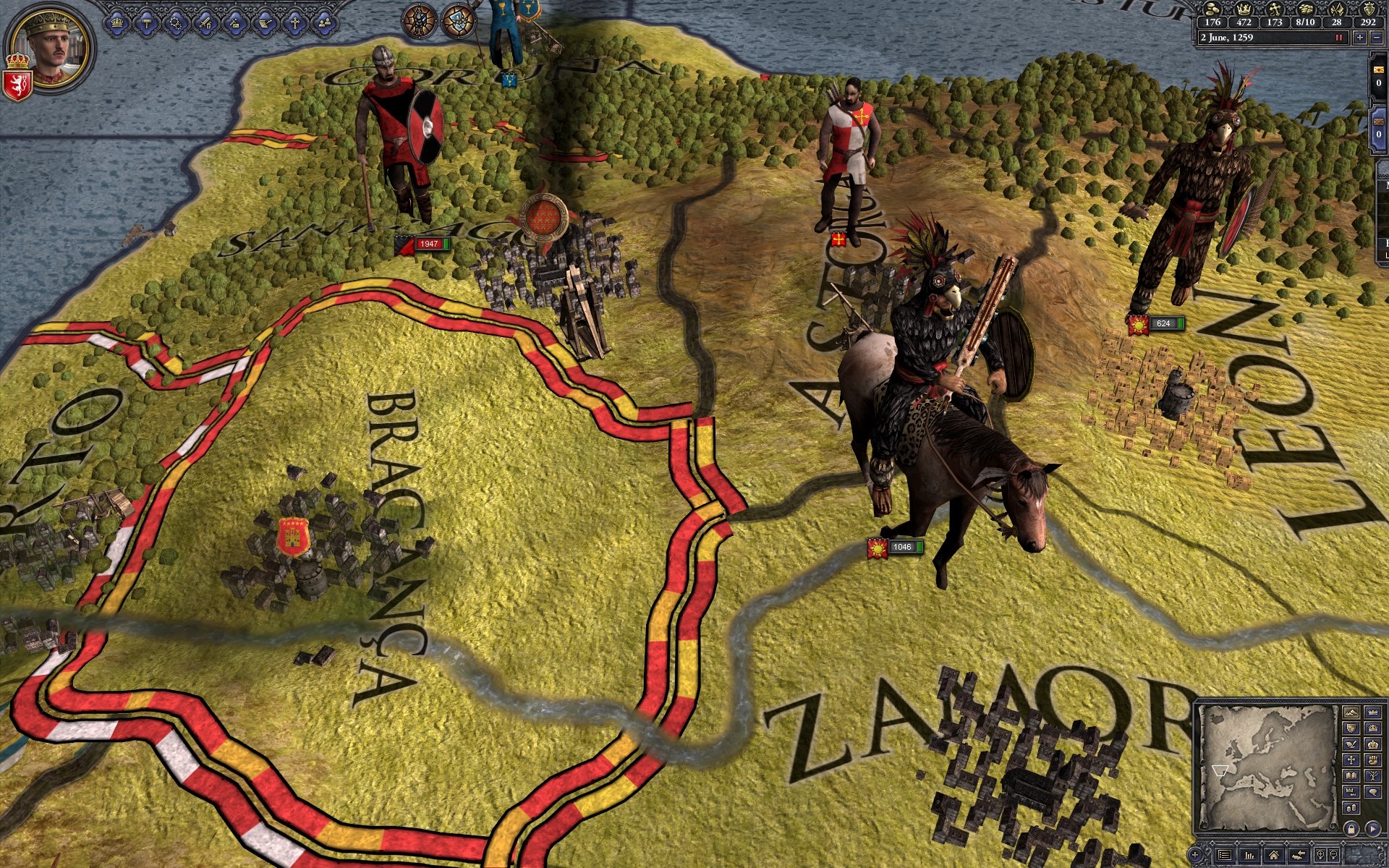Viewport: 1389px width, 868px height.
Task: Open the ledger bar chart button
Action: (1249, 855)
